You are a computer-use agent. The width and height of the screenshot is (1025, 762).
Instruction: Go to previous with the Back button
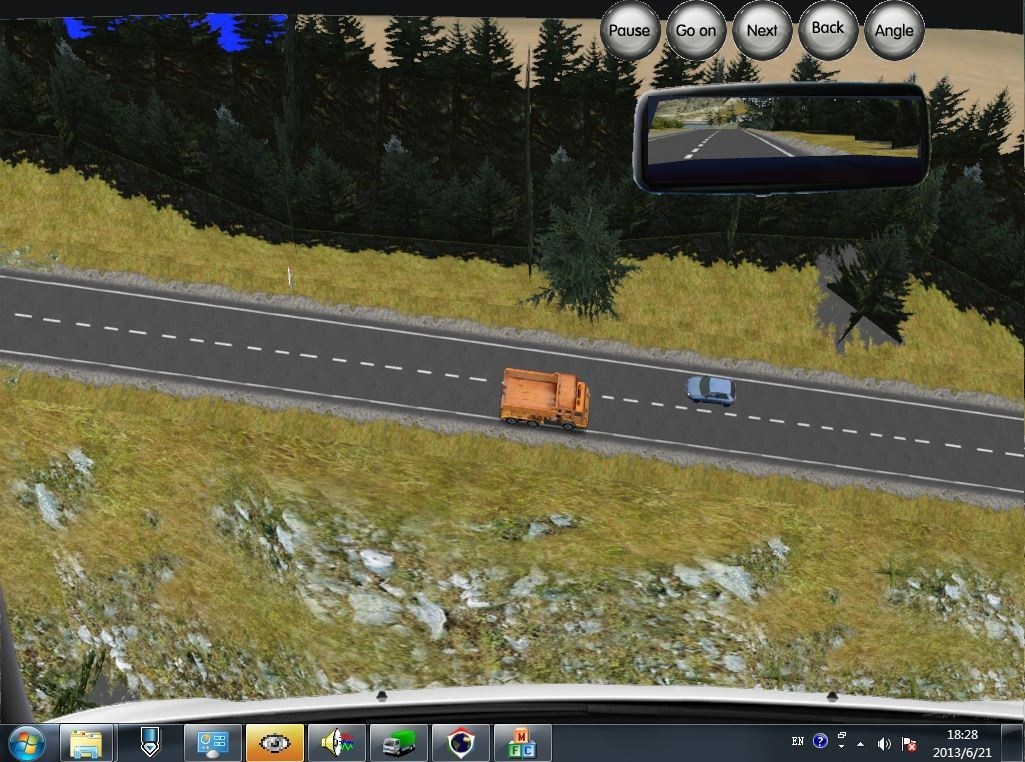click(x=828, y=29)
